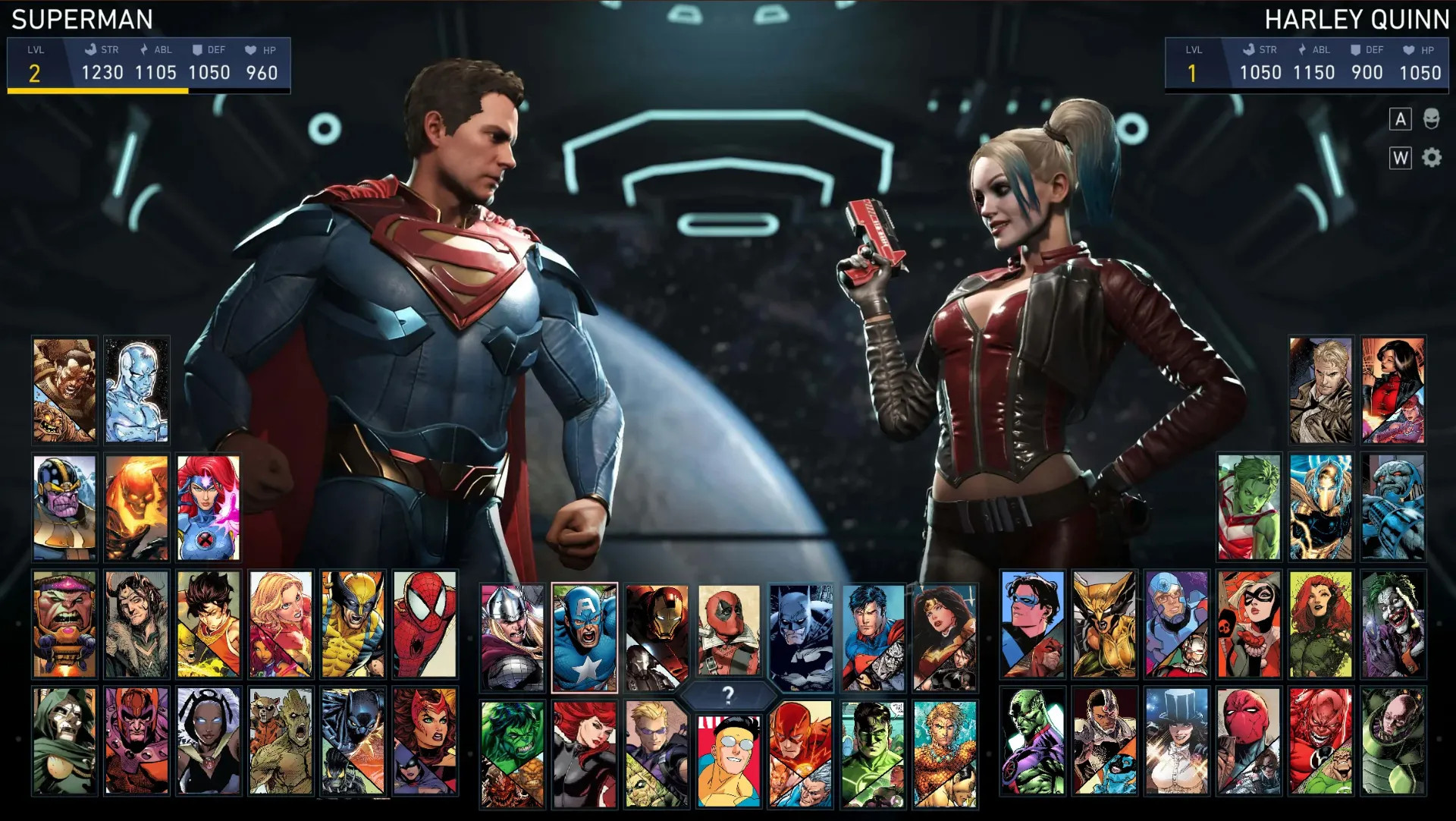Screen dimensions: 1456x821
Task: Select the Magneto character tile
Action: tap(136, 741)
